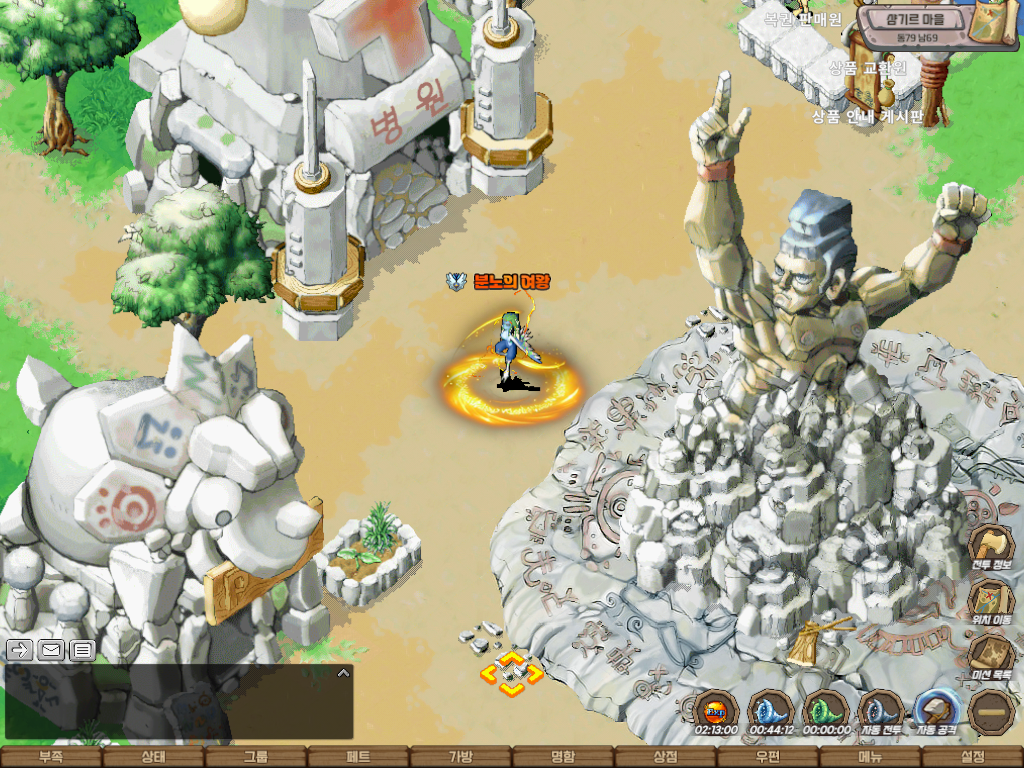The height and width of the screenshot is (768, 1024).
Task: Open 전투 정보 battle info axe icon
Action: click(990, 546)
